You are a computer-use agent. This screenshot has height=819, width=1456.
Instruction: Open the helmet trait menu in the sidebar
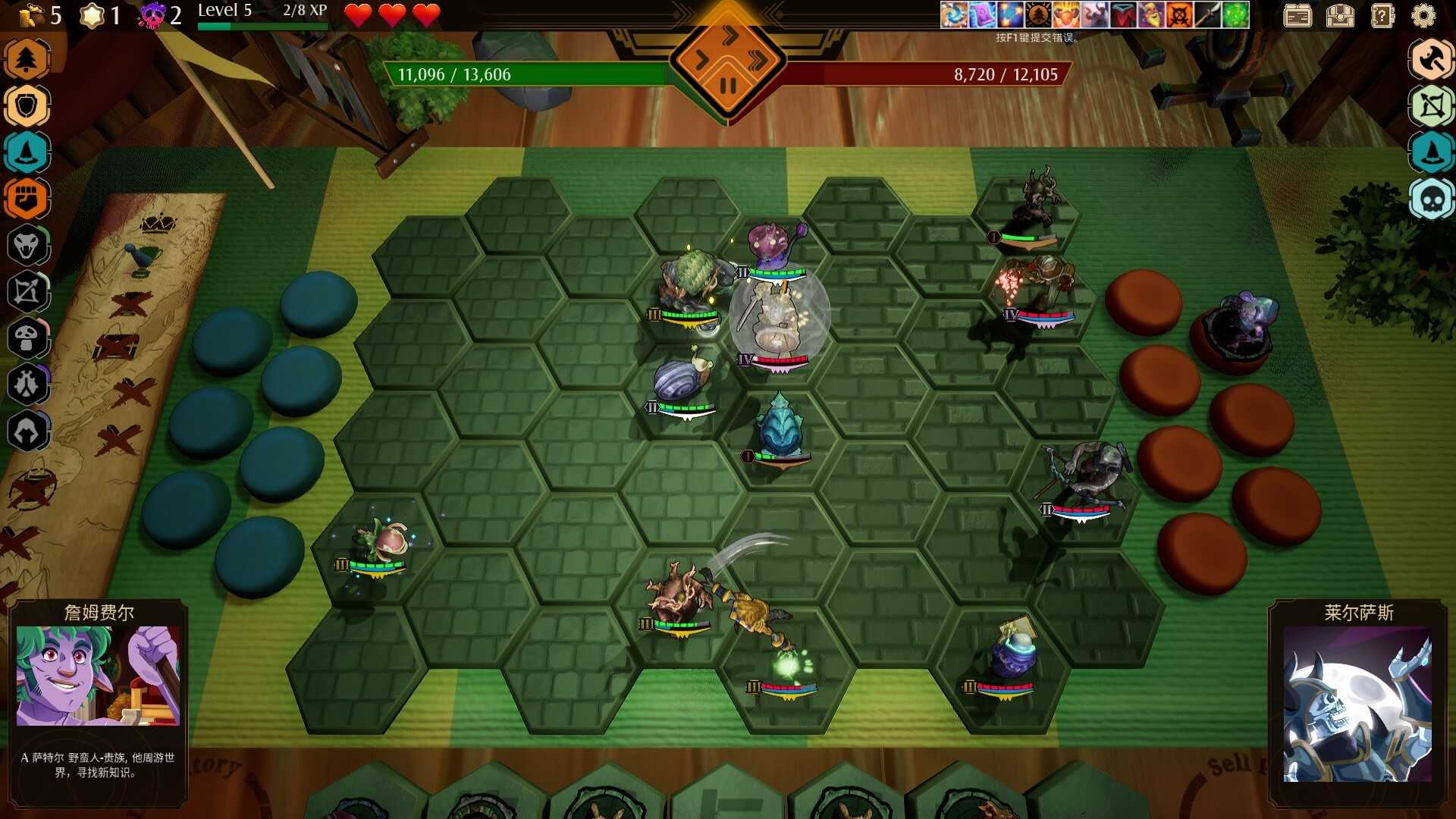point(28,431)
